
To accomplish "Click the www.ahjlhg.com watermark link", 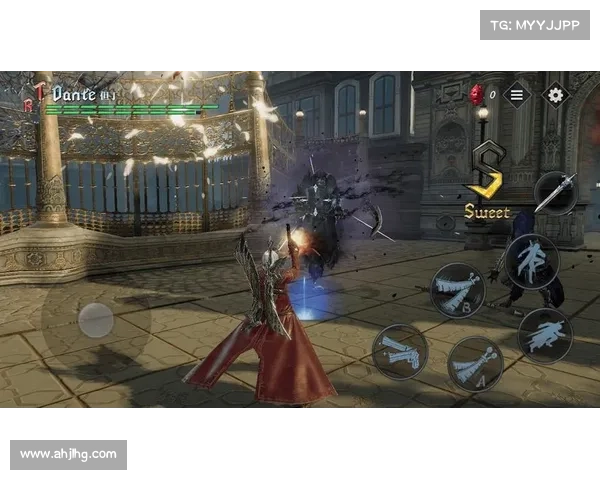I will pos(68,455).
